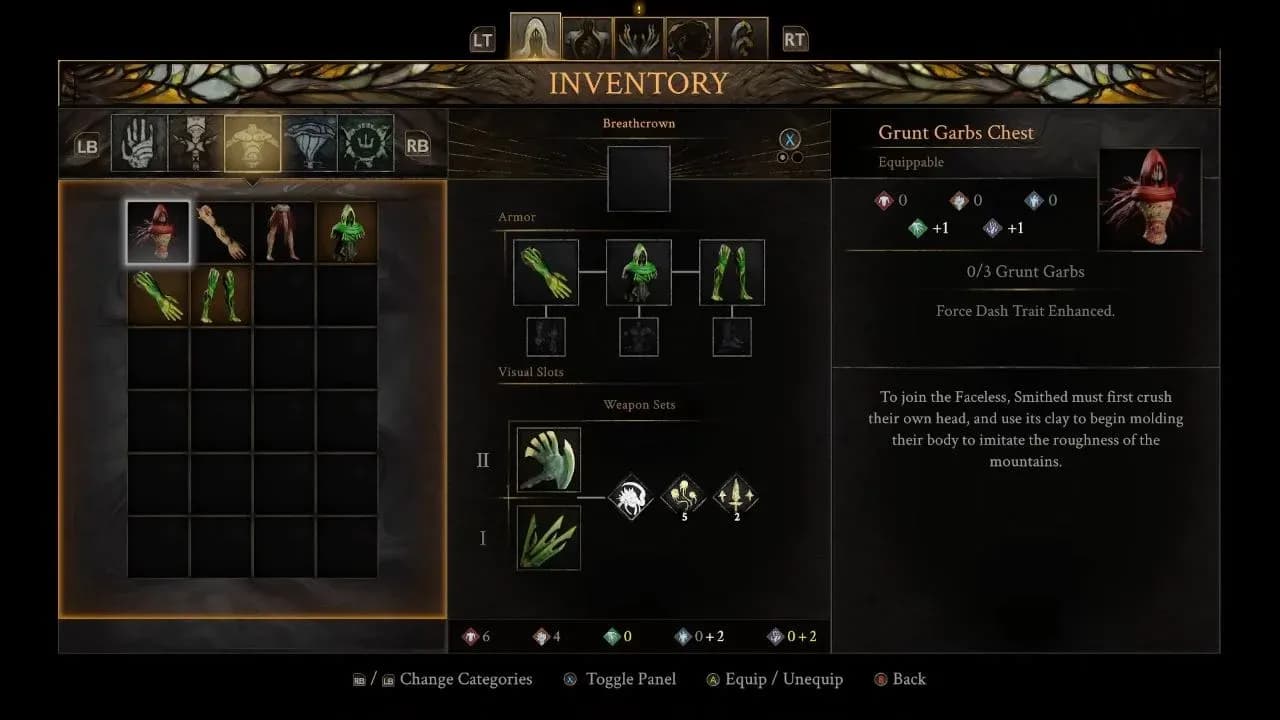Expand the Visual Slots section
This screenshot has width=1280, height=720.
pyautogui.click(x=532, y=371)
